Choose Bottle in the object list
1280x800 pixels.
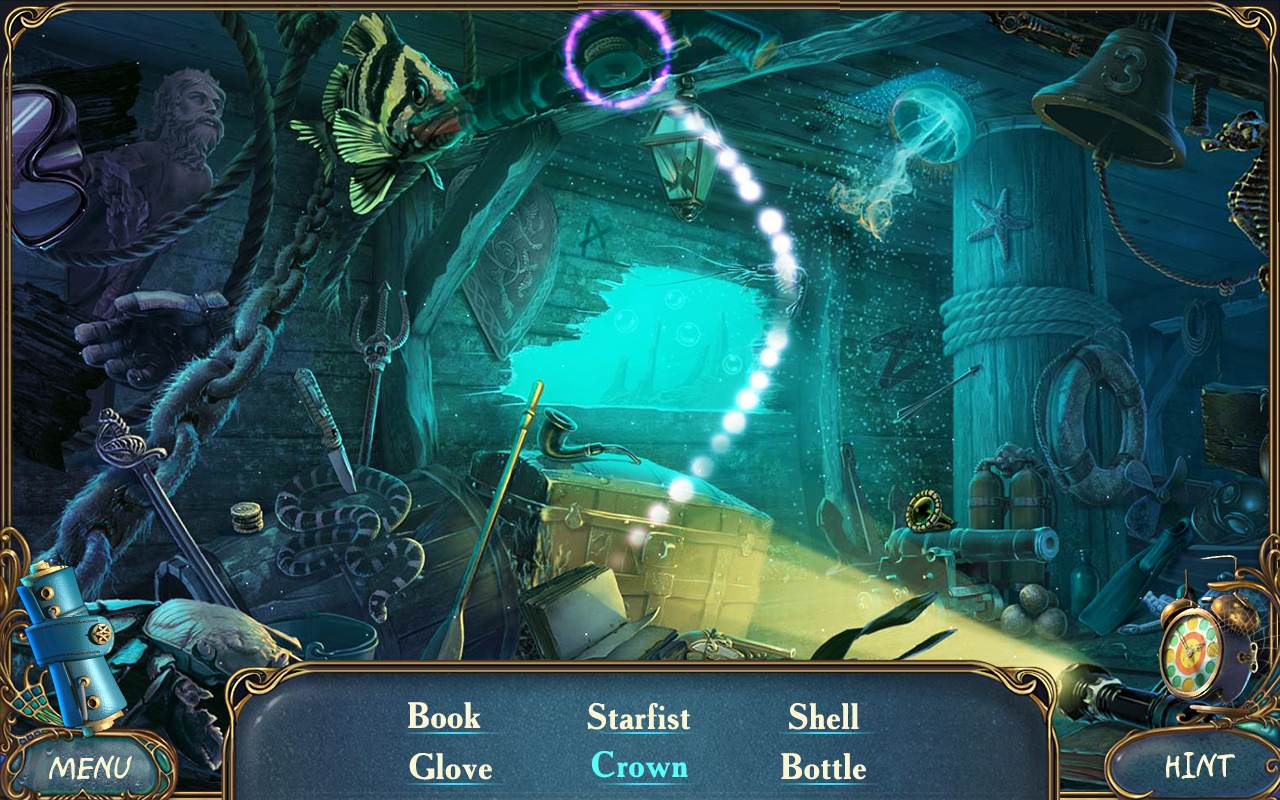[823, 767]
